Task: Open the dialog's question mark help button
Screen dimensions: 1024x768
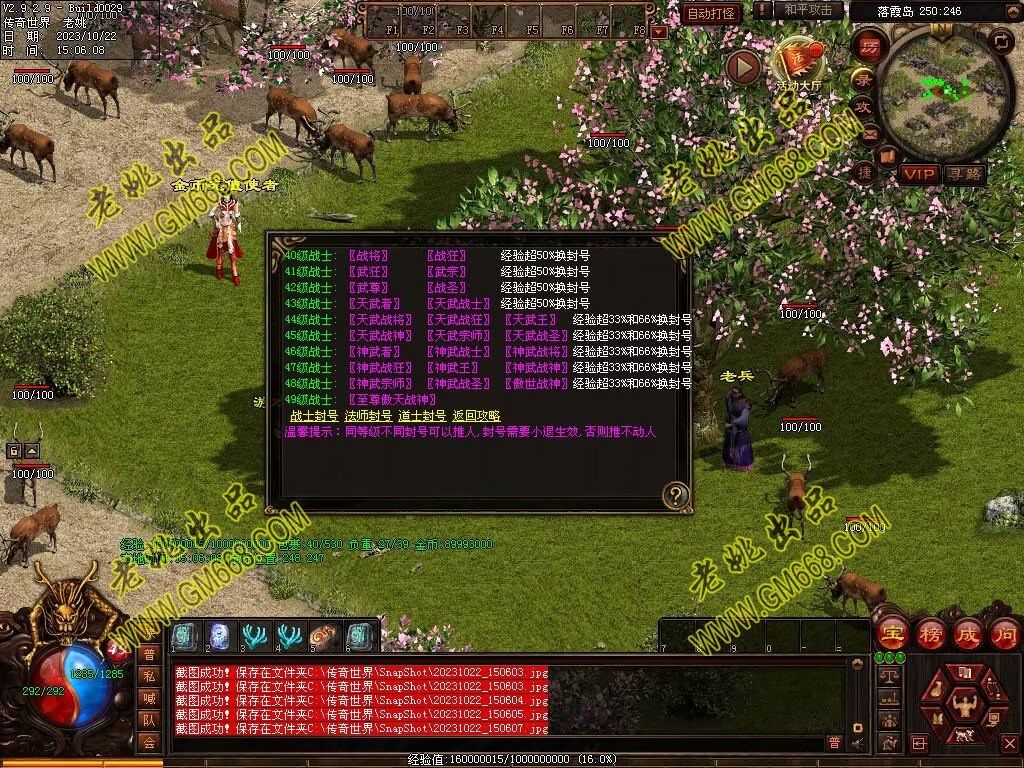Action: pos(676,494)
